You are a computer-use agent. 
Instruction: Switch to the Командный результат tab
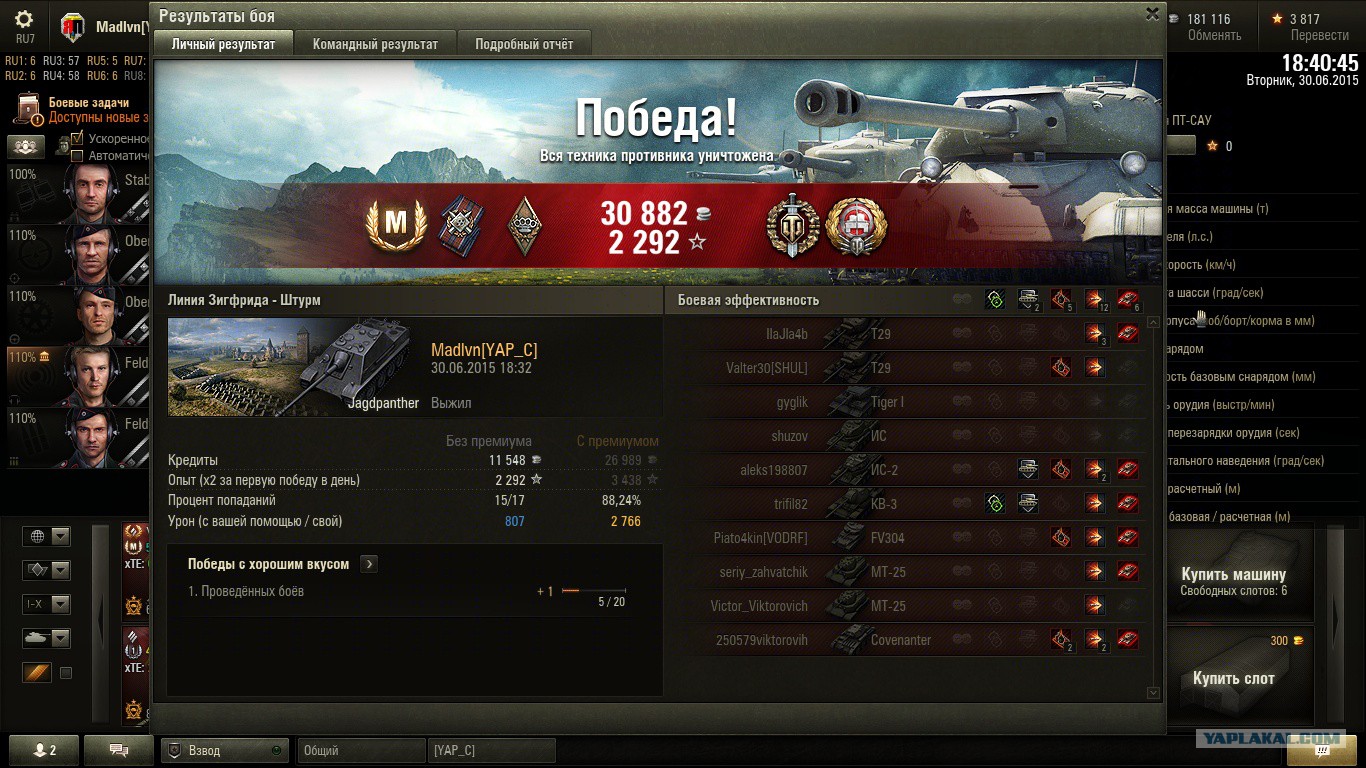pos(375,44)
